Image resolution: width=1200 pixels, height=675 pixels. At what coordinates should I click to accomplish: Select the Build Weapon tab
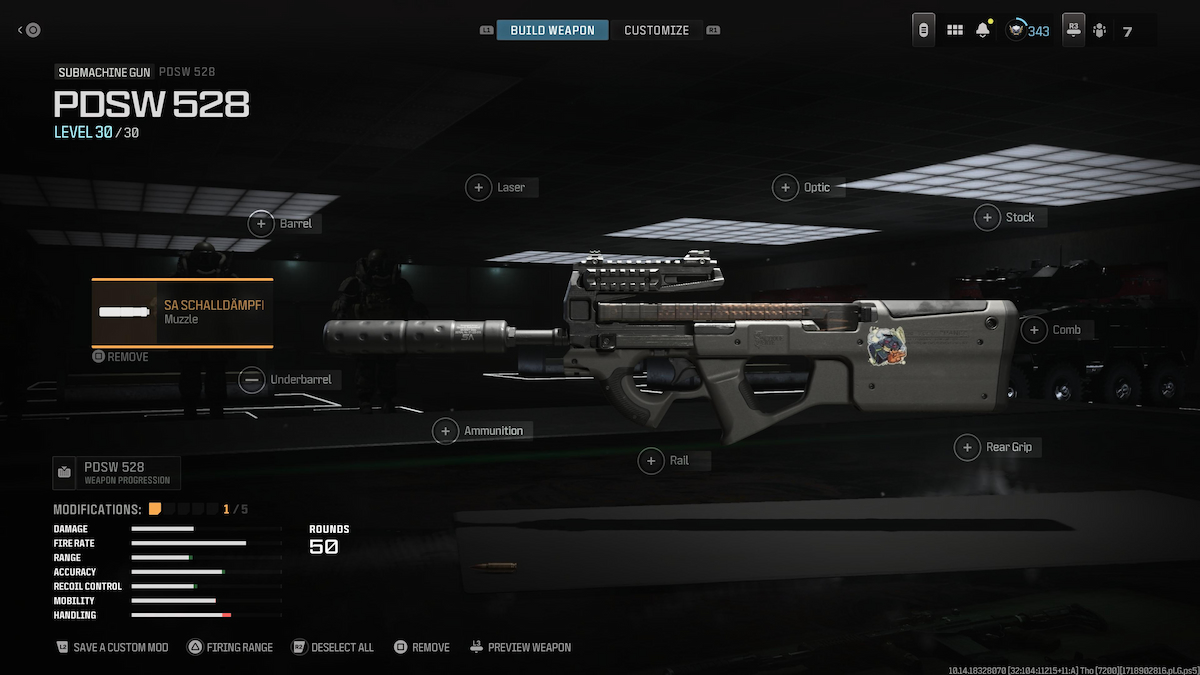[x=552, y=30]
